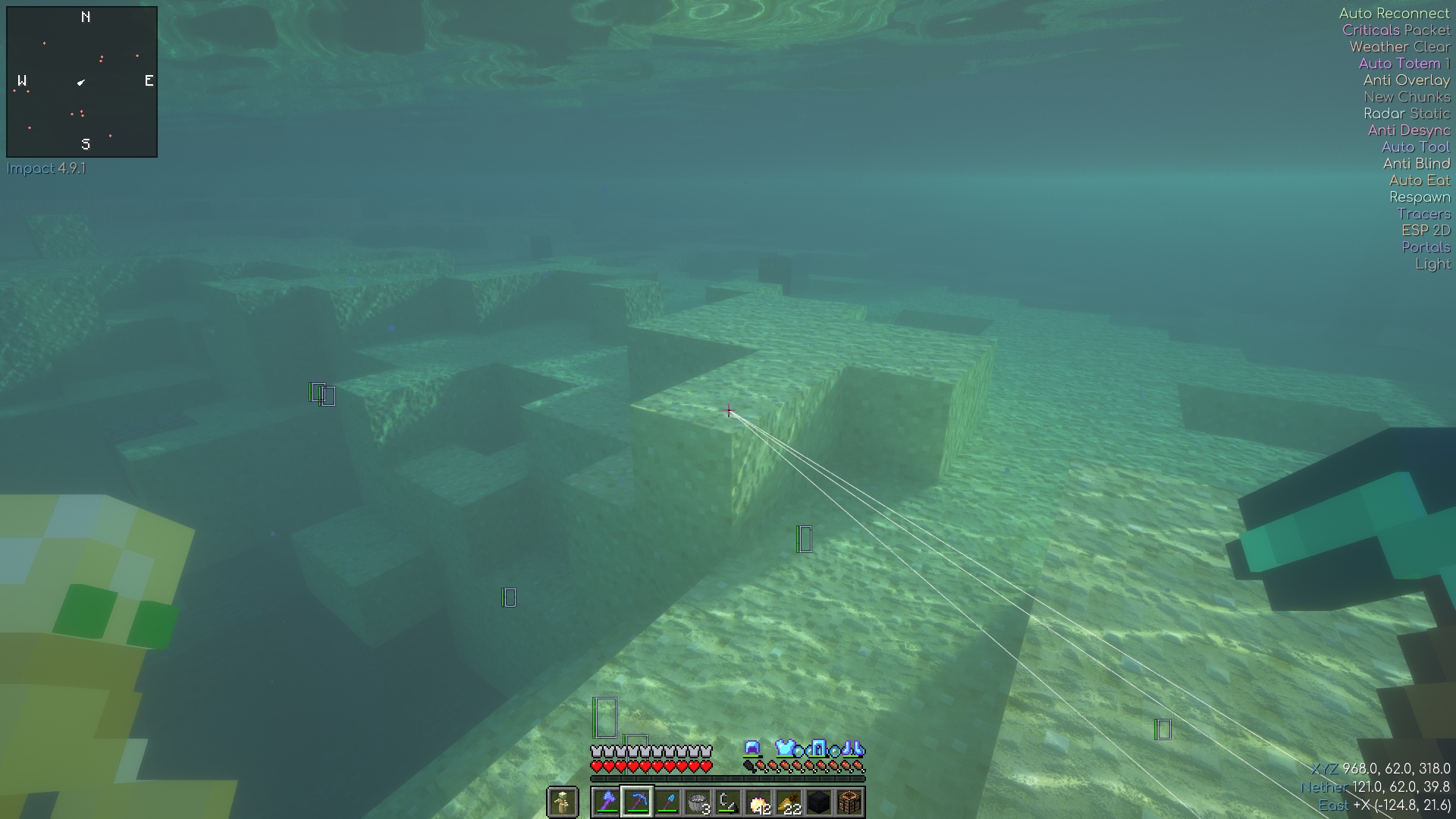Choose the stack of three buckets
Viewport: 1456px width, 819px height.
click(698, 802)
